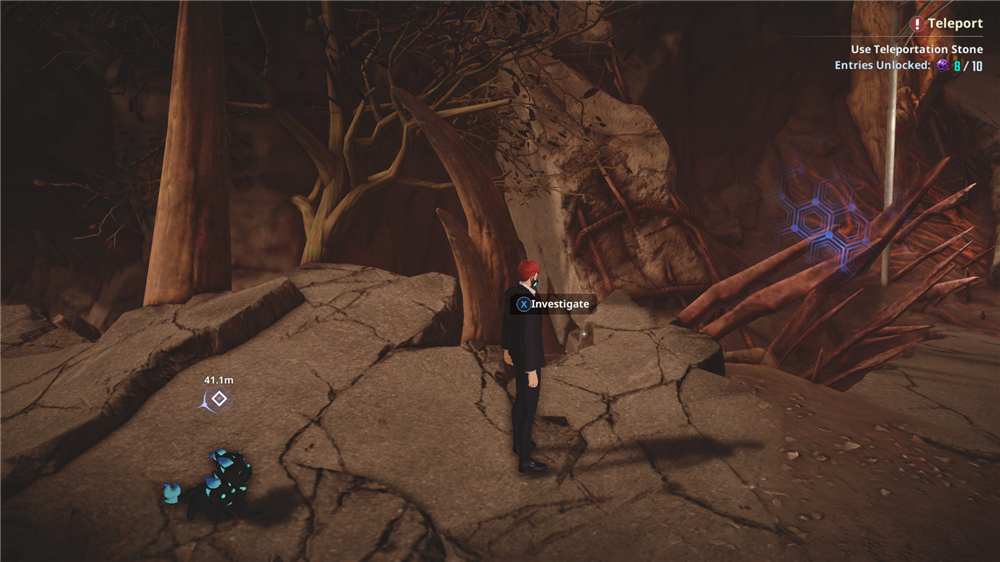Screen dimensions: 1000x562
Task: Select the Investigate interaction prompt
Action: click(x=553, y=303)
